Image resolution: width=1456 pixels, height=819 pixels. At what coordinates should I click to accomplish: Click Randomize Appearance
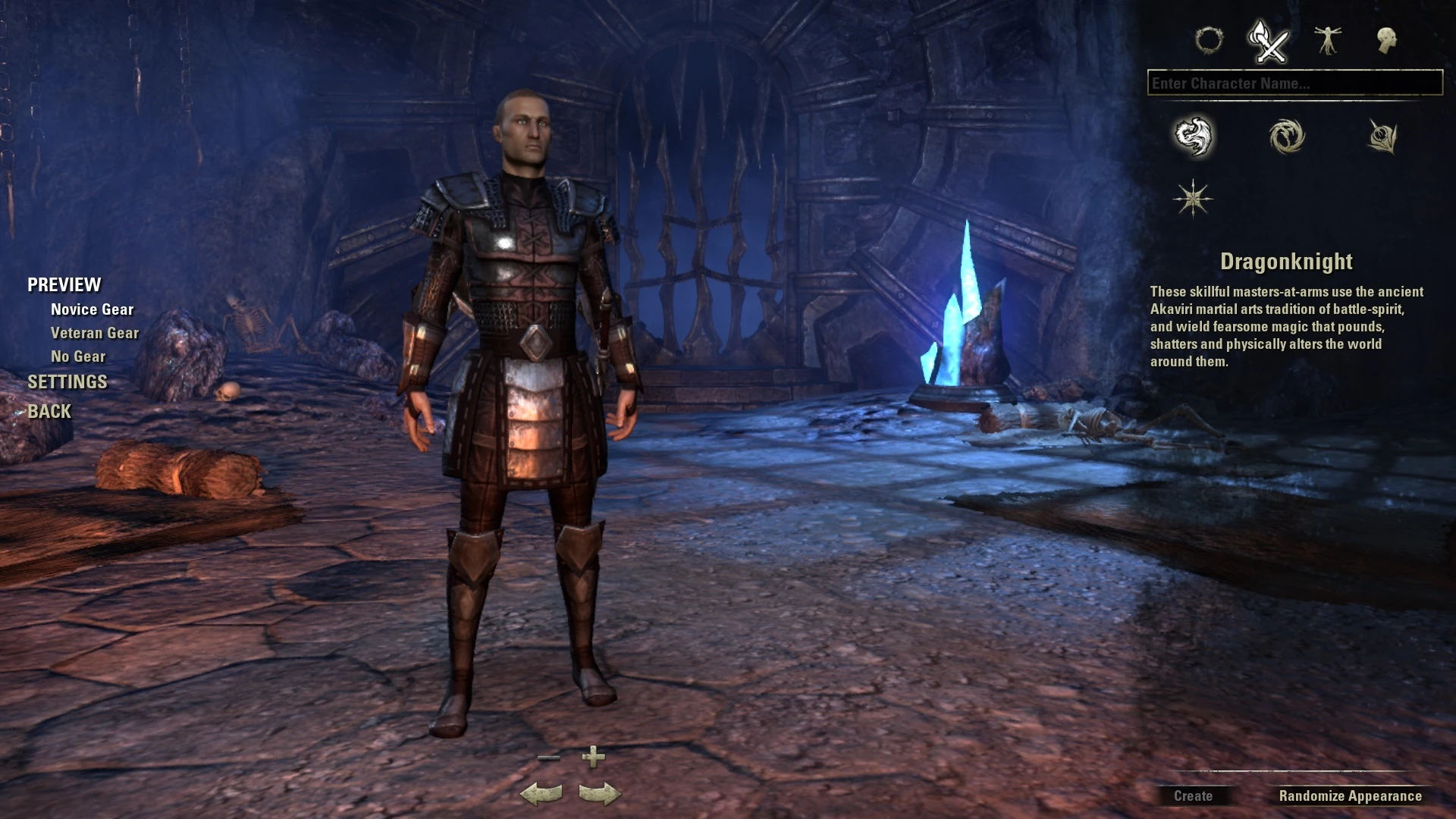coord(1349,797)
